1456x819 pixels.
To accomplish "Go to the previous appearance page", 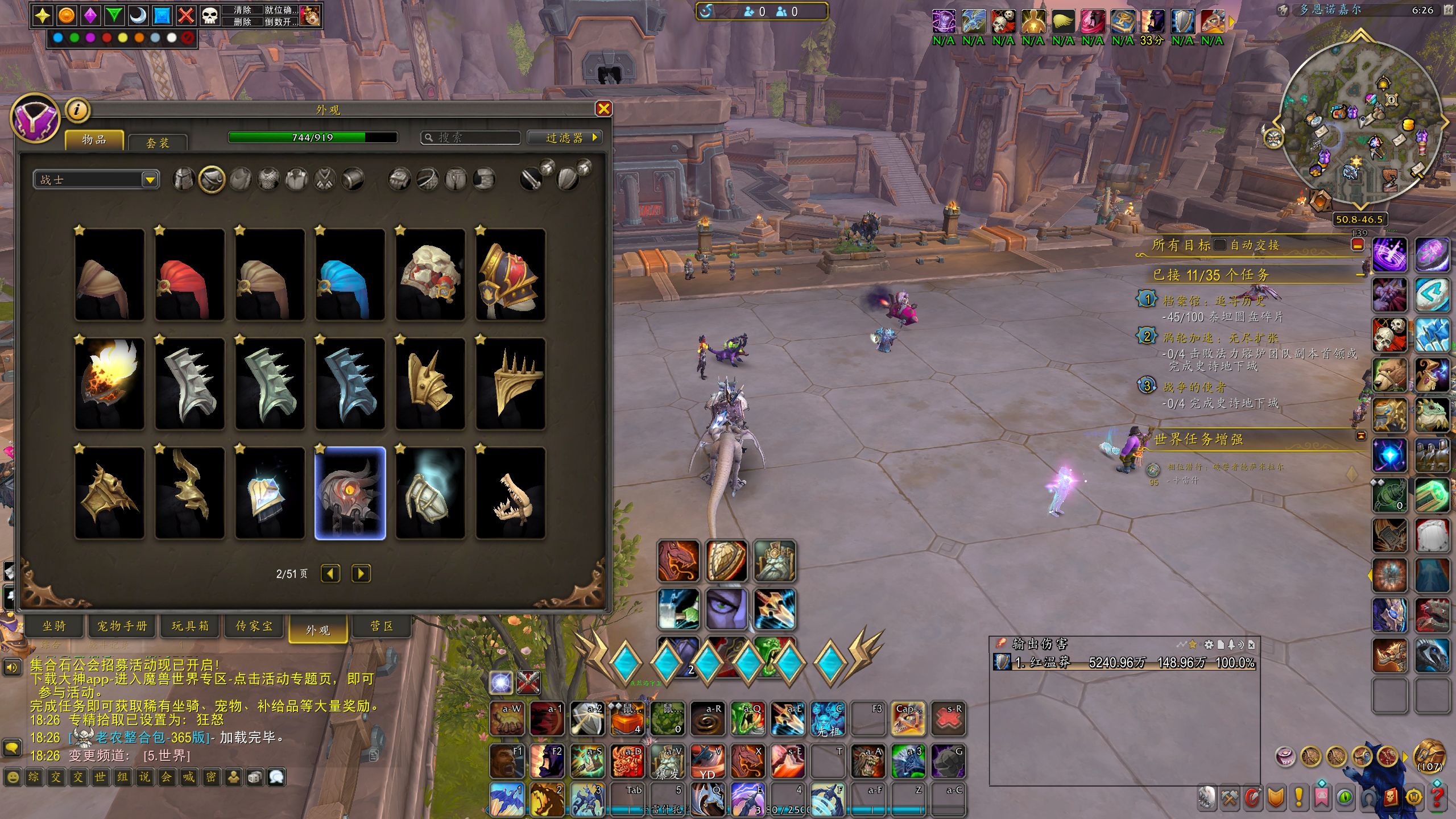I will [330, 573].
